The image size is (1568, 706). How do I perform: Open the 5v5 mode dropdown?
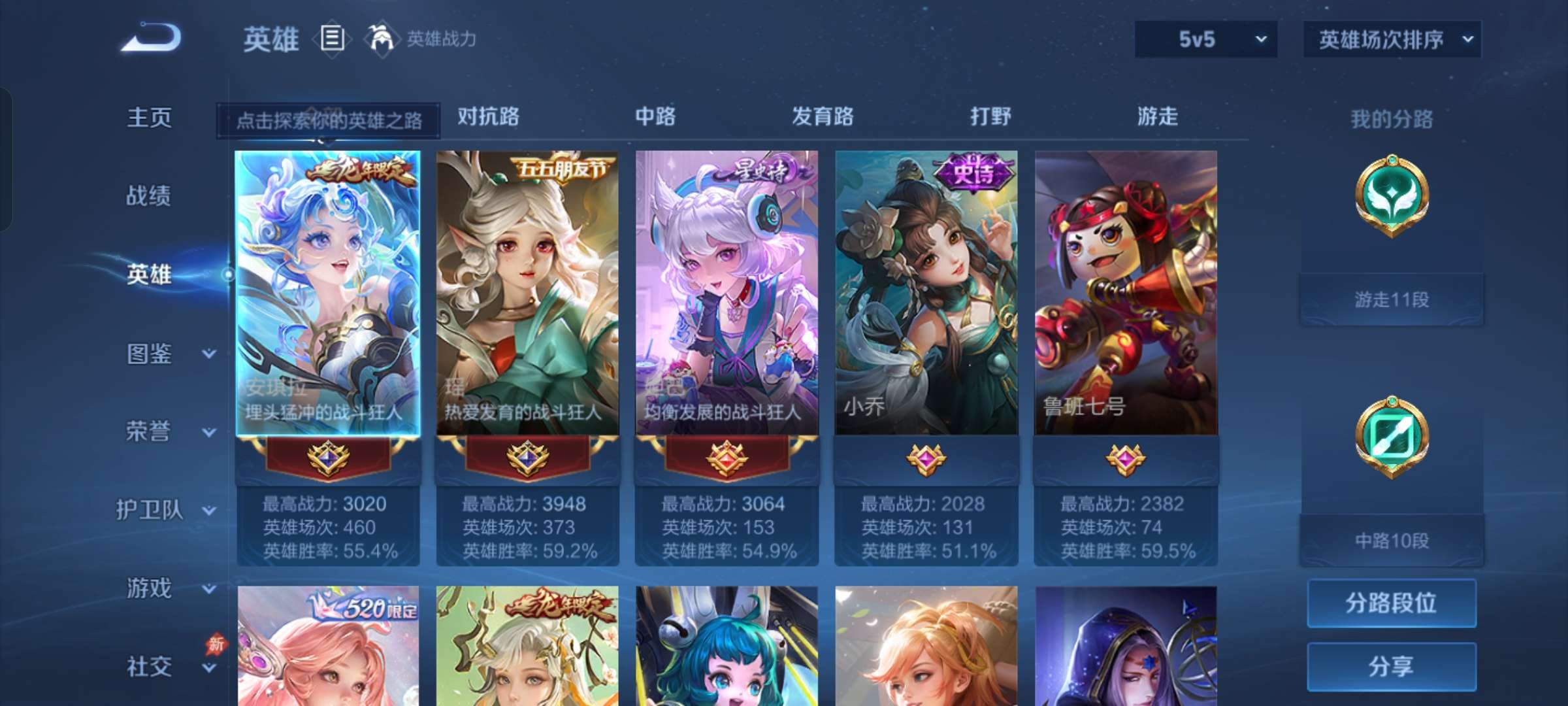pyautogui.click(x=1205, y=39)
